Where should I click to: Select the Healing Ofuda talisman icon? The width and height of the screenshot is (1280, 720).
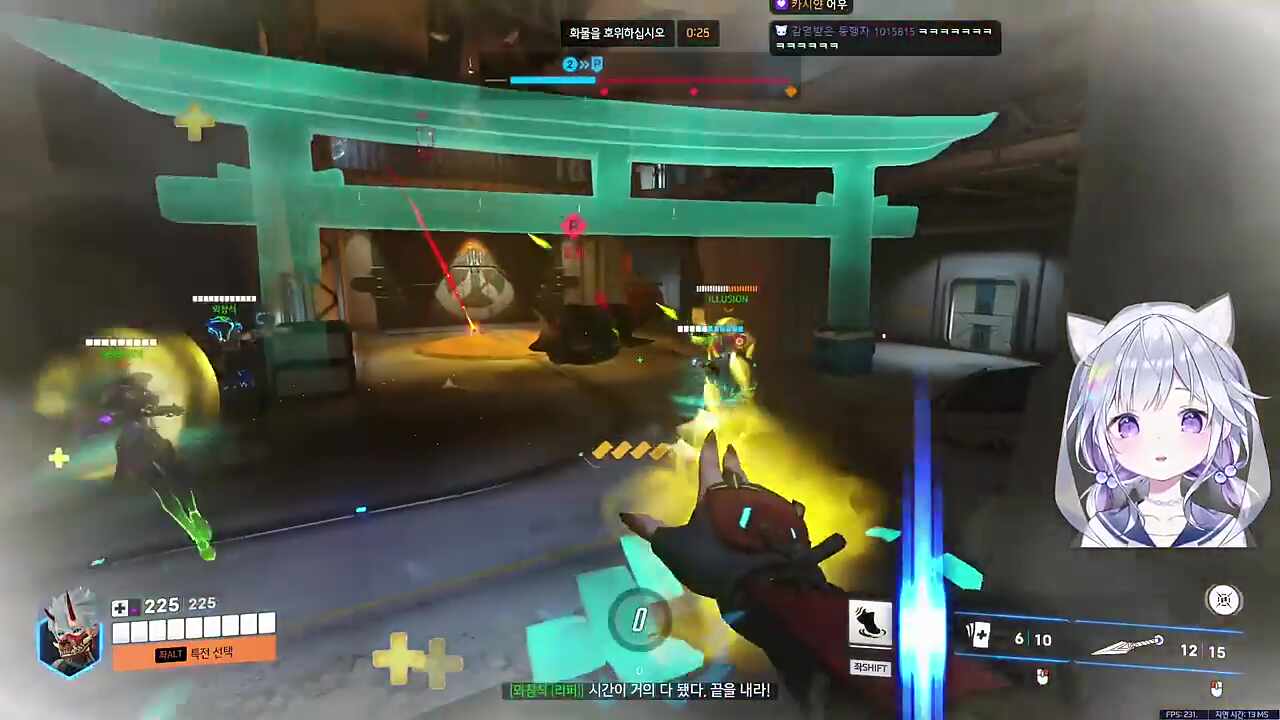pyautogui.click(x=979, y=636)
